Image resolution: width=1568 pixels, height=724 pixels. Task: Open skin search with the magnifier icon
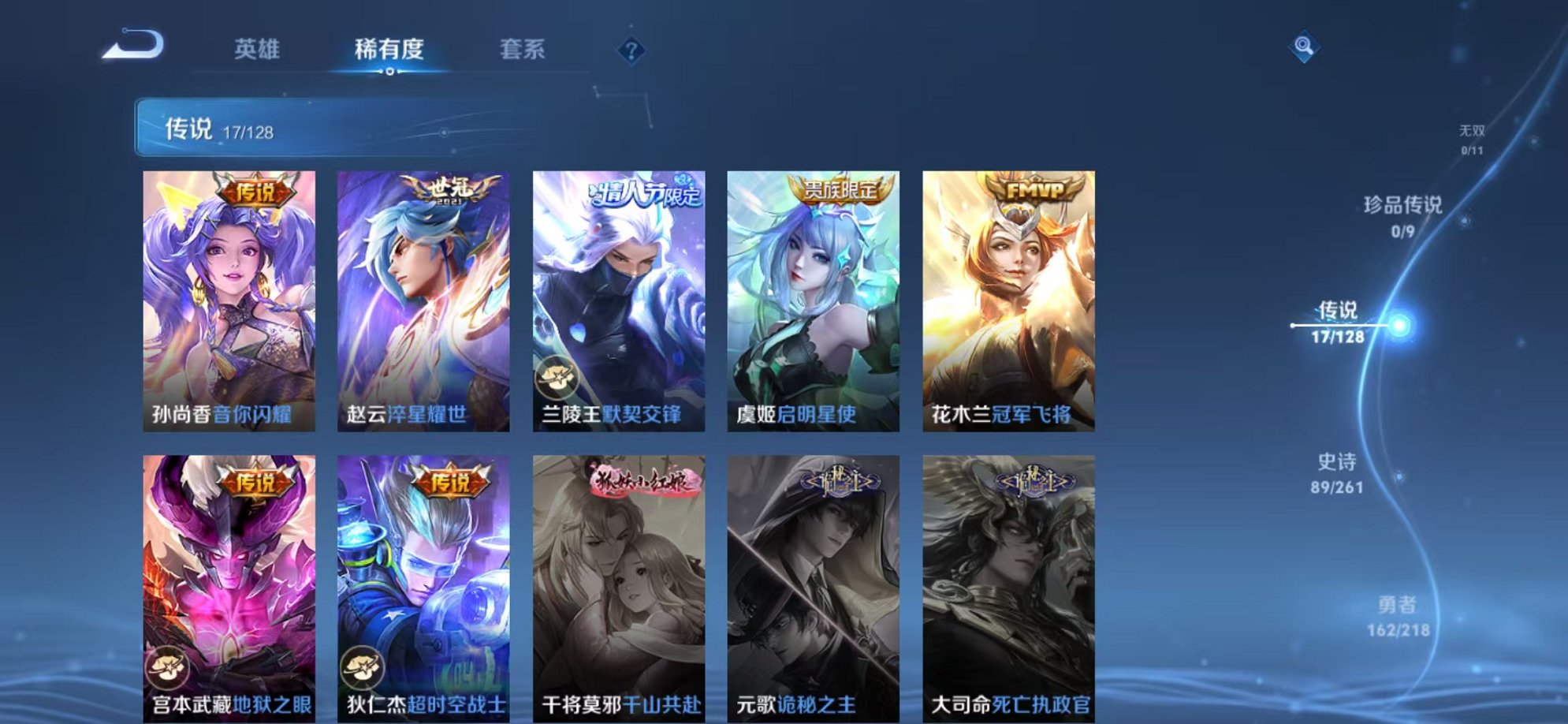pyautogui.click(x=1305, y=45)
